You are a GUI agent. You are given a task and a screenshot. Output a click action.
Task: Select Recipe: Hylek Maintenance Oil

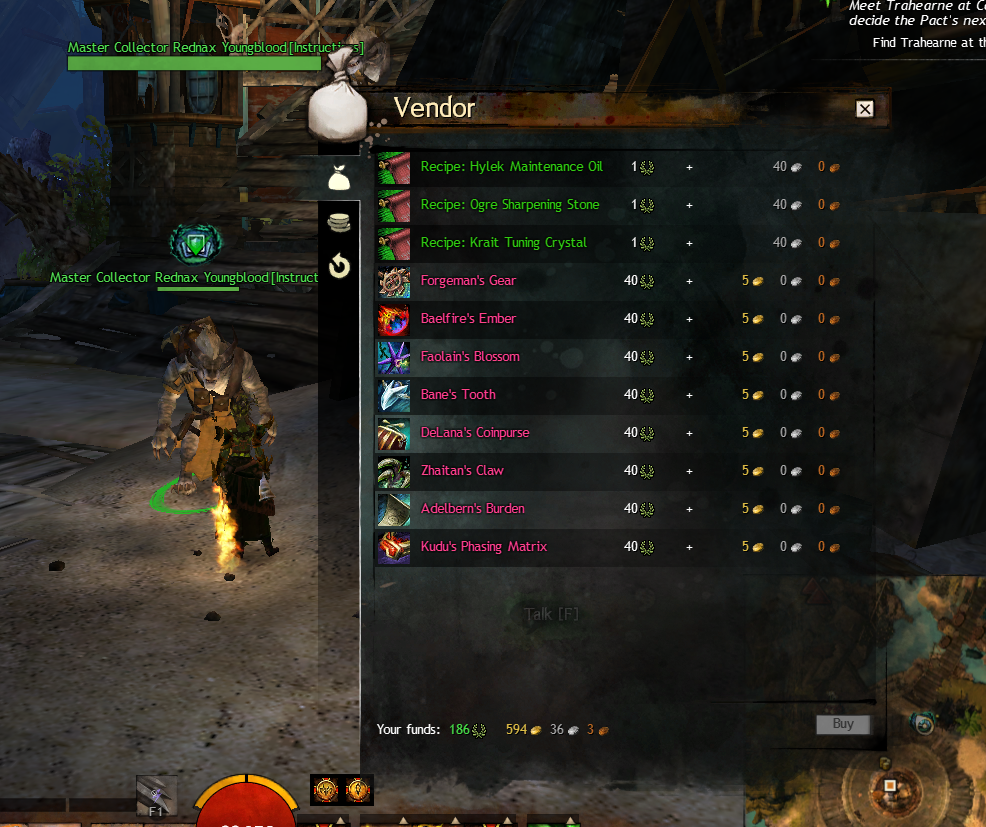[x=511, y=167]
